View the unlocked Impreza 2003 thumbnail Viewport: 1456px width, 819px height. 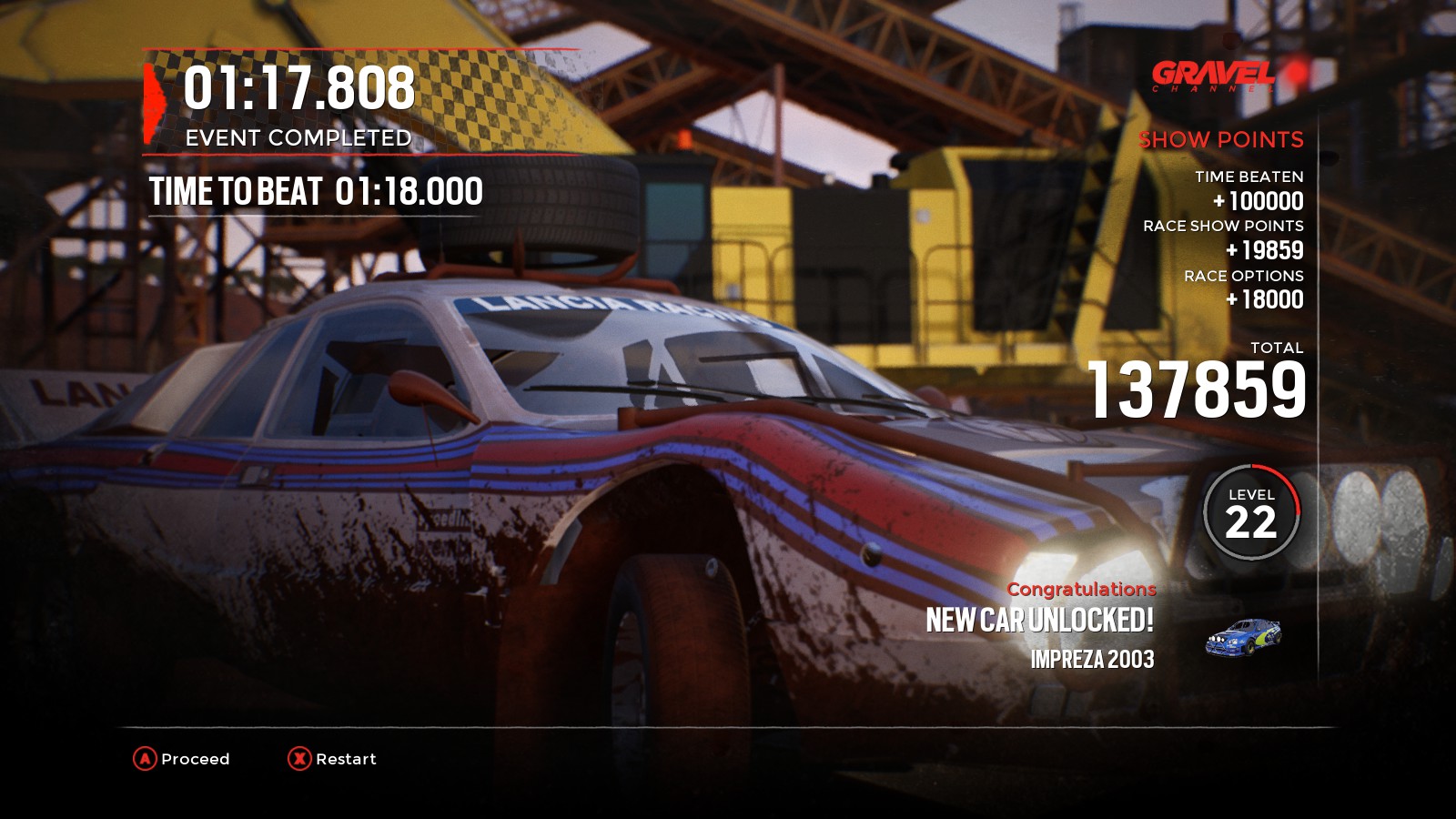click(x=1242, y=637)
